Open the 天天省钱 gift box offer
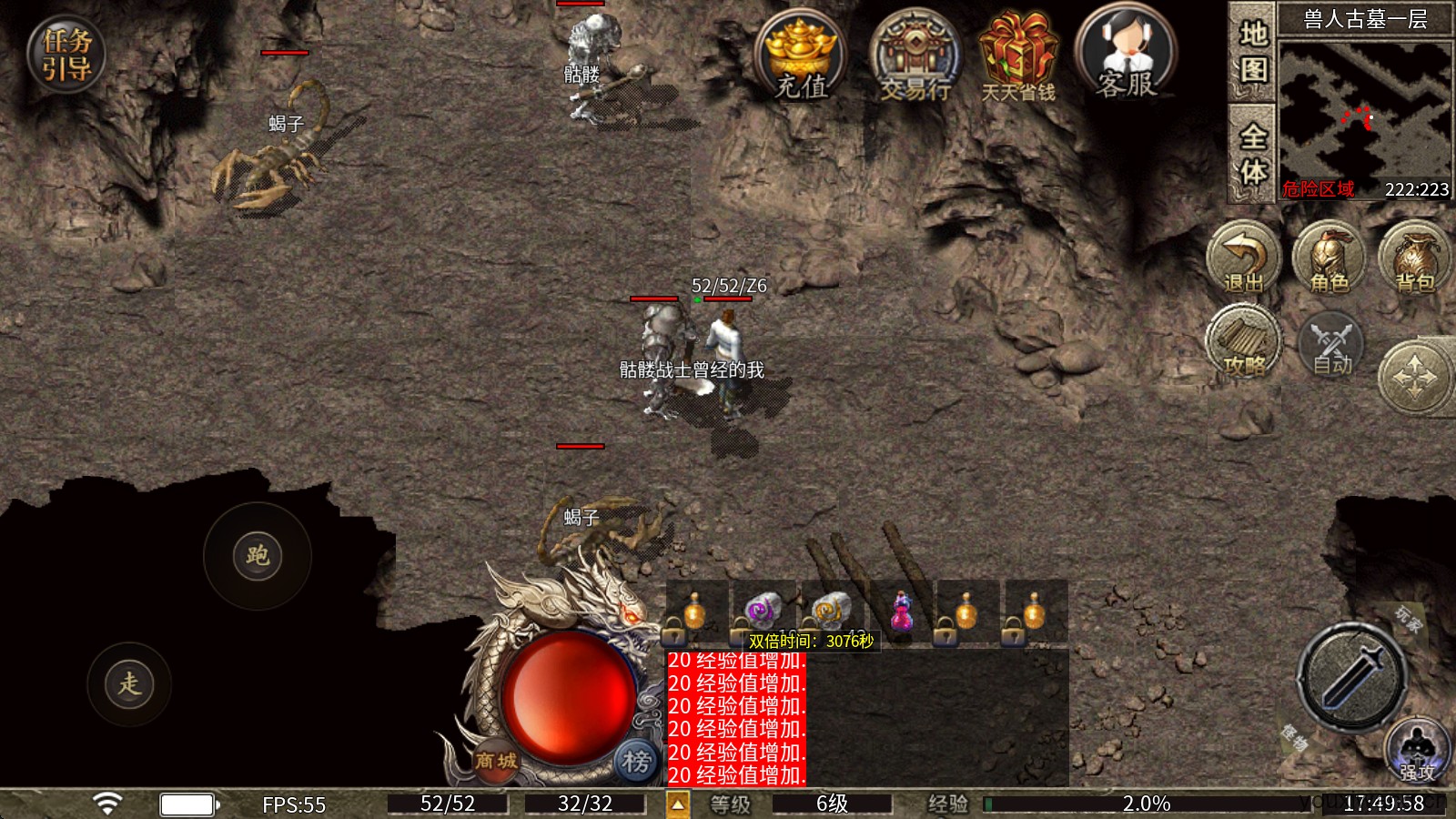Image resolution: width=1456 pixels, height=819 pixels. [x=1018, y=56]
